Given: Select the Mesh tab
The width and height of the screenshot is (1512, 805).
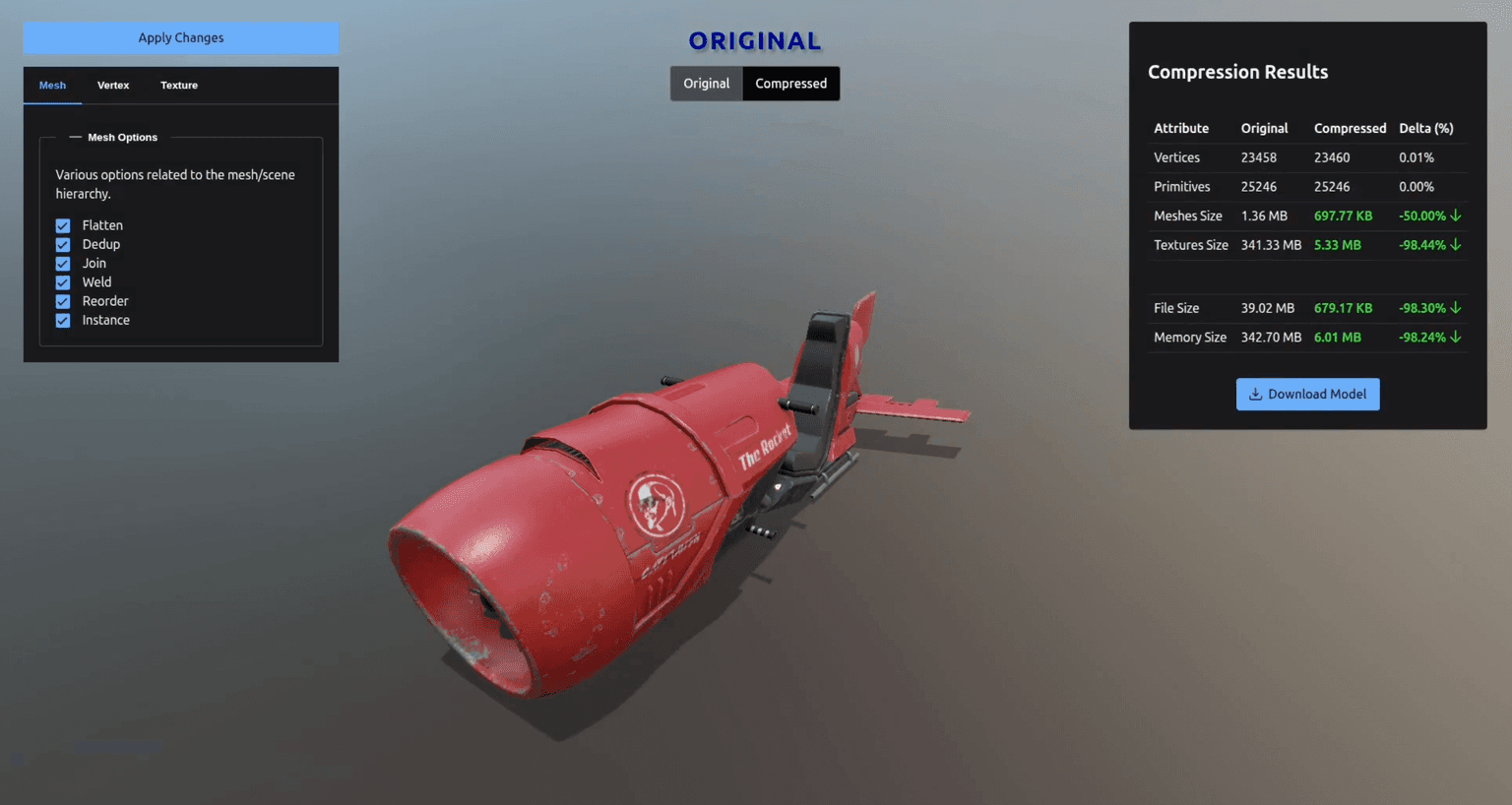Looking at the screenshot, I should pos(52,86).
